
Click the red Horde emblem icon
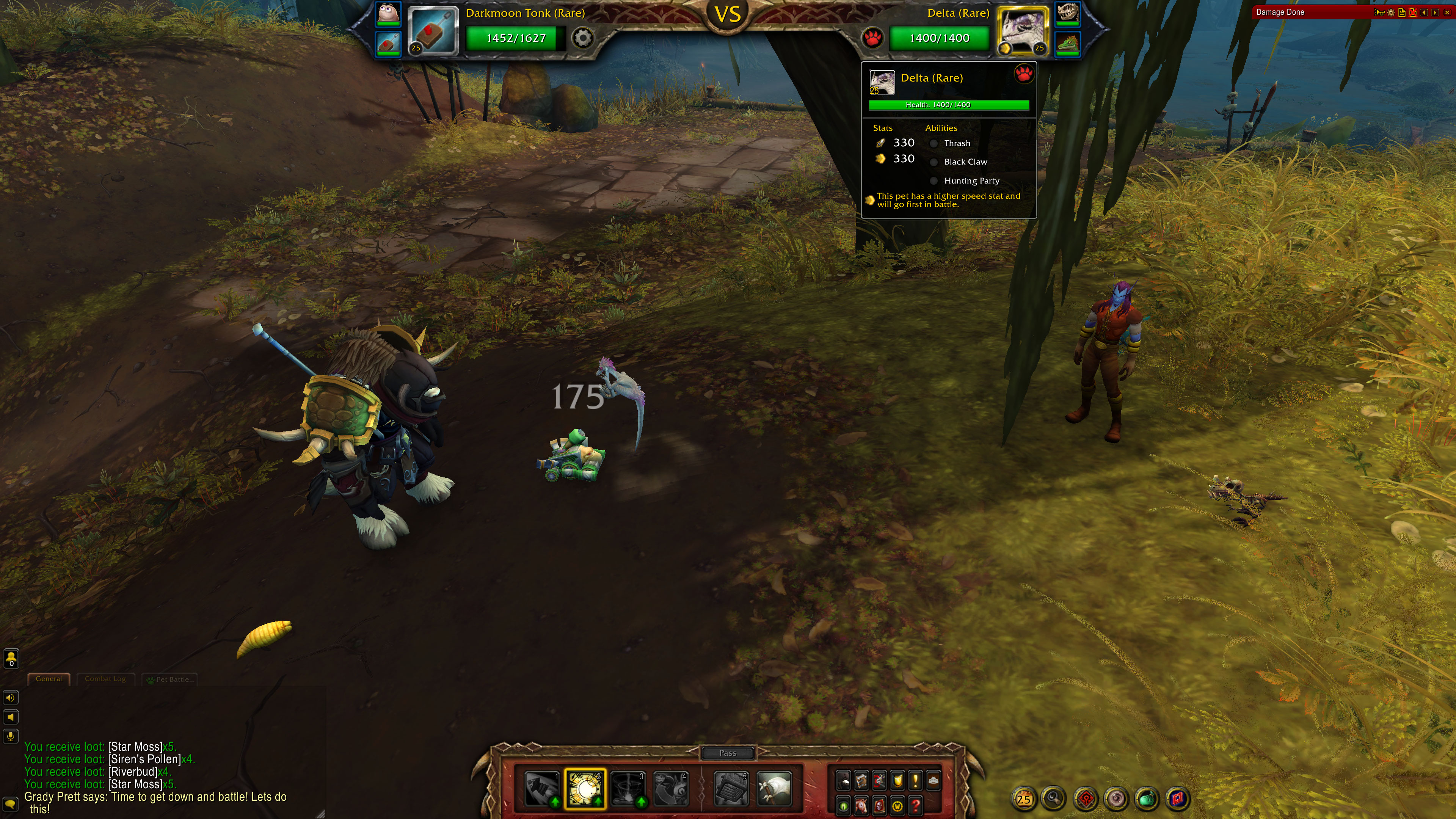click(x=1085, y=799)
